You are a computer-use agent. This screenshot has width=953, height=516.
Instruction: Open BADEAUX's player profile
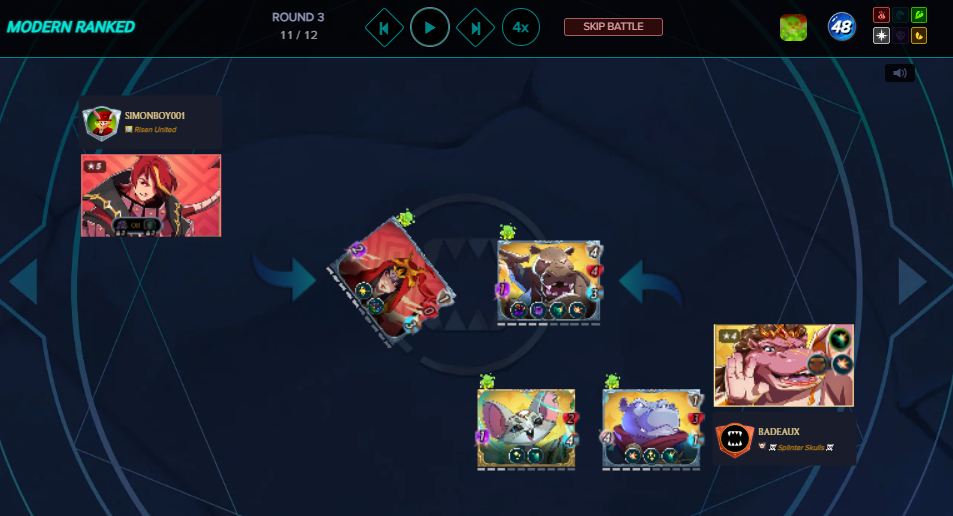[784, 438]
